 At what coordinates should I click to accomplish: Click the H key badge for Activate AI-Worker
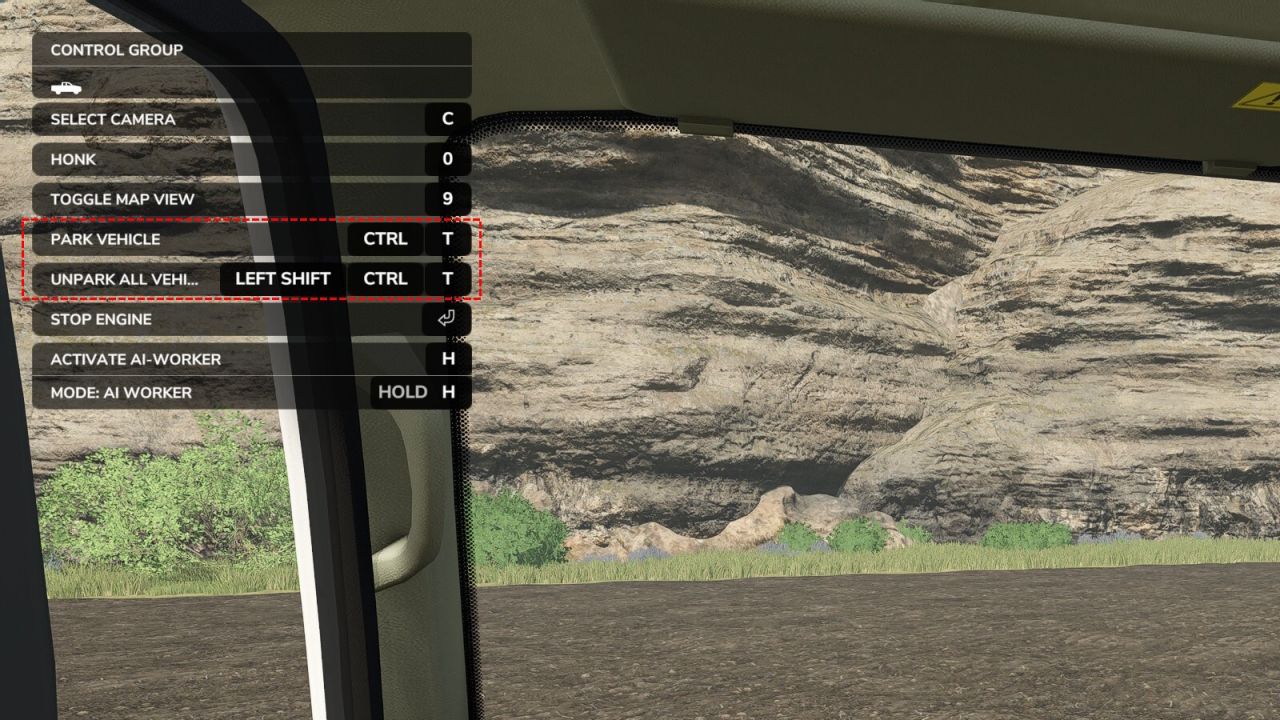[447, 359]
